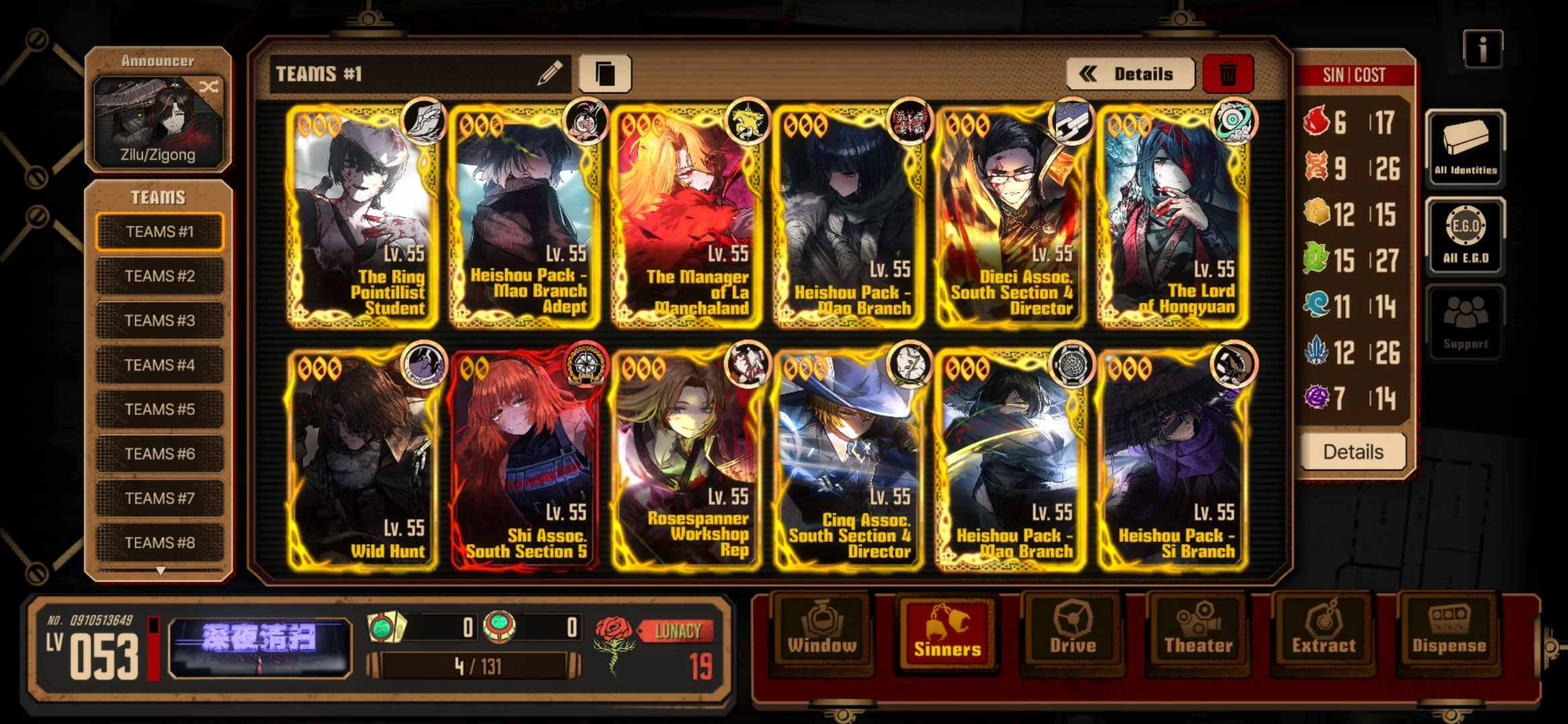Select TEAMS #5 from the team list
This screenshot has height=724, width=1568.
(x=159, y=409)
